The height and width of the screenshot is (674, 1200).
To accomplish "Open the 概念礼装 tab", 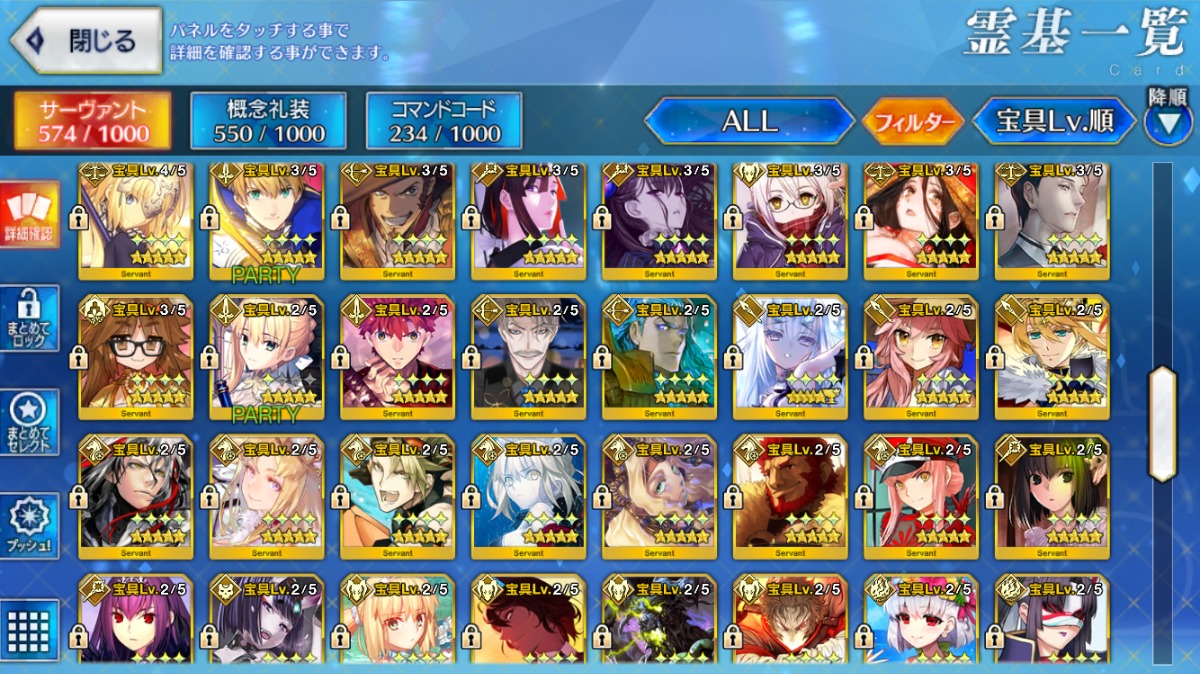I will tap(268, 121).
